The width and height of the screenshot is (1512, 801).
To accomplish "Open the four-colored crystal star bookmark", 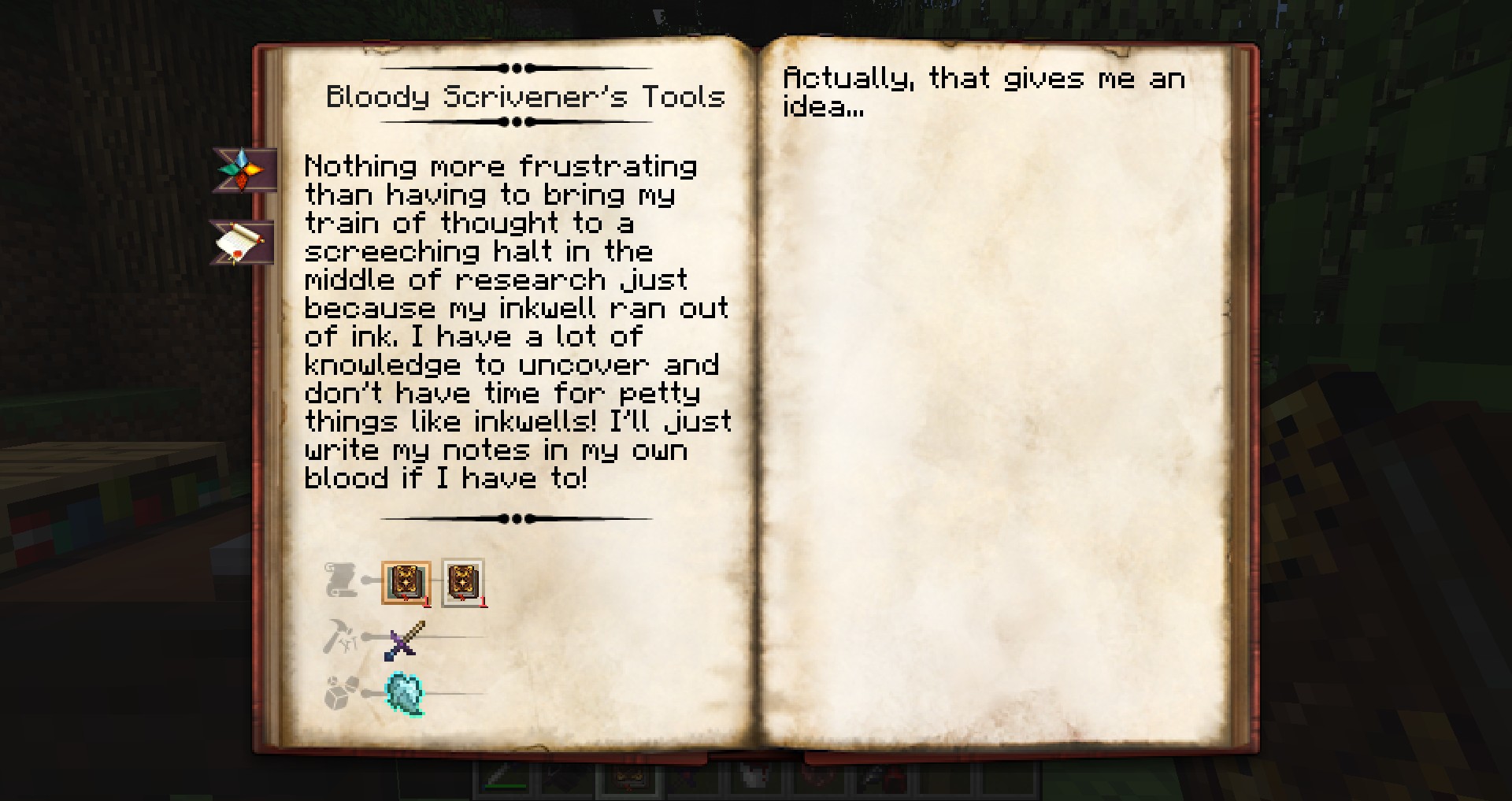I will pyautogui.click(x=243, y=169).
